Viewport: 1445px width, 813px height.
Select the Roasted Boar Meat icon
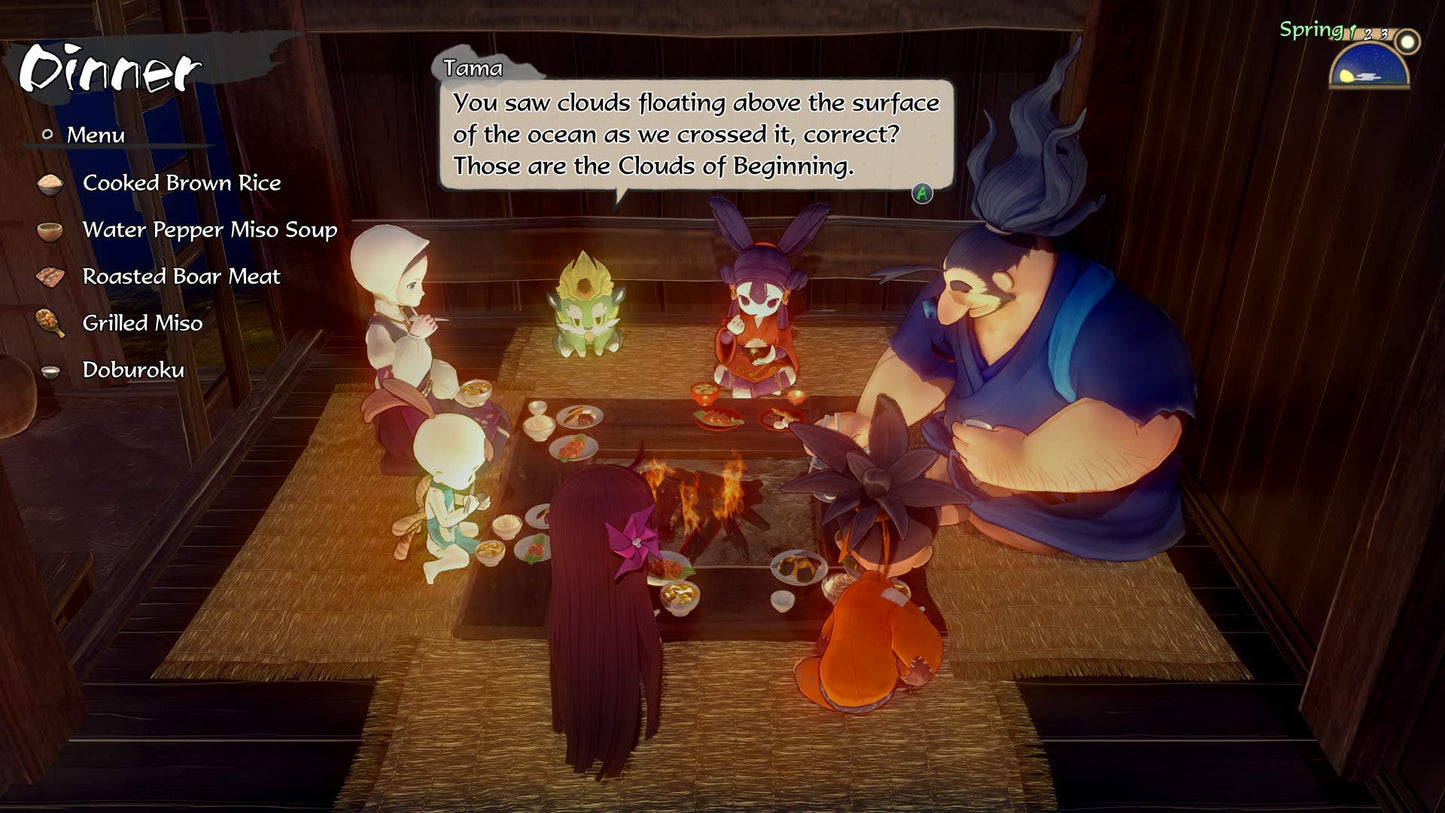tap(53, 276)
